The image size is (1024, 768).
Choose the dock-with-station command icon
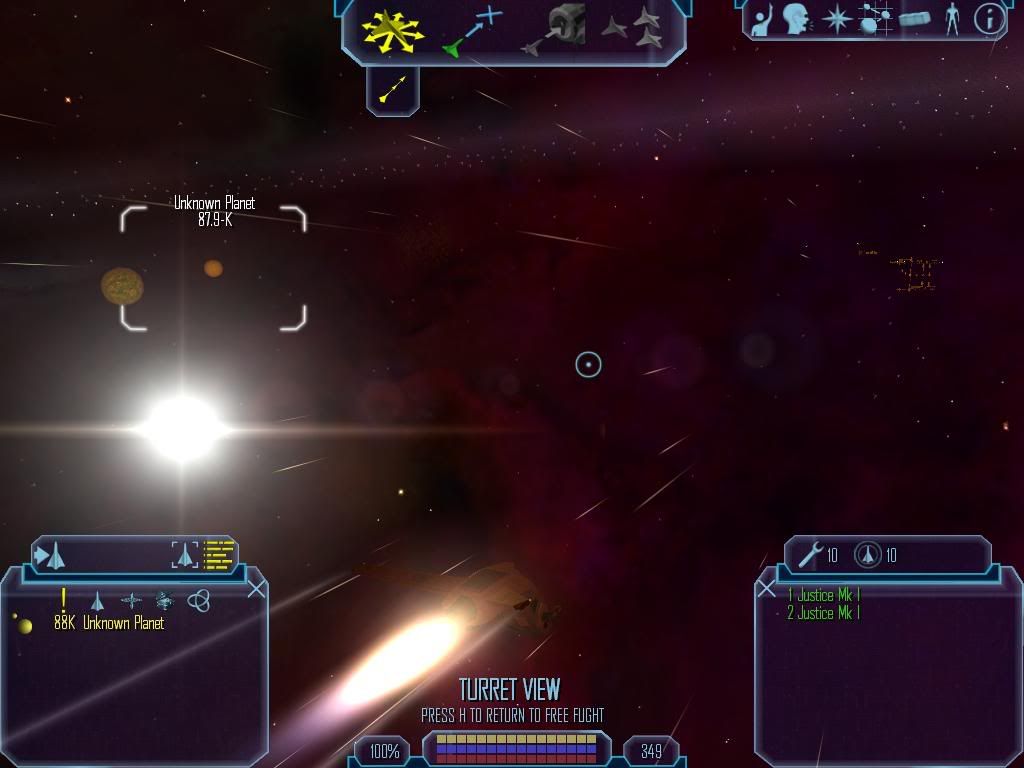point(554,29)
